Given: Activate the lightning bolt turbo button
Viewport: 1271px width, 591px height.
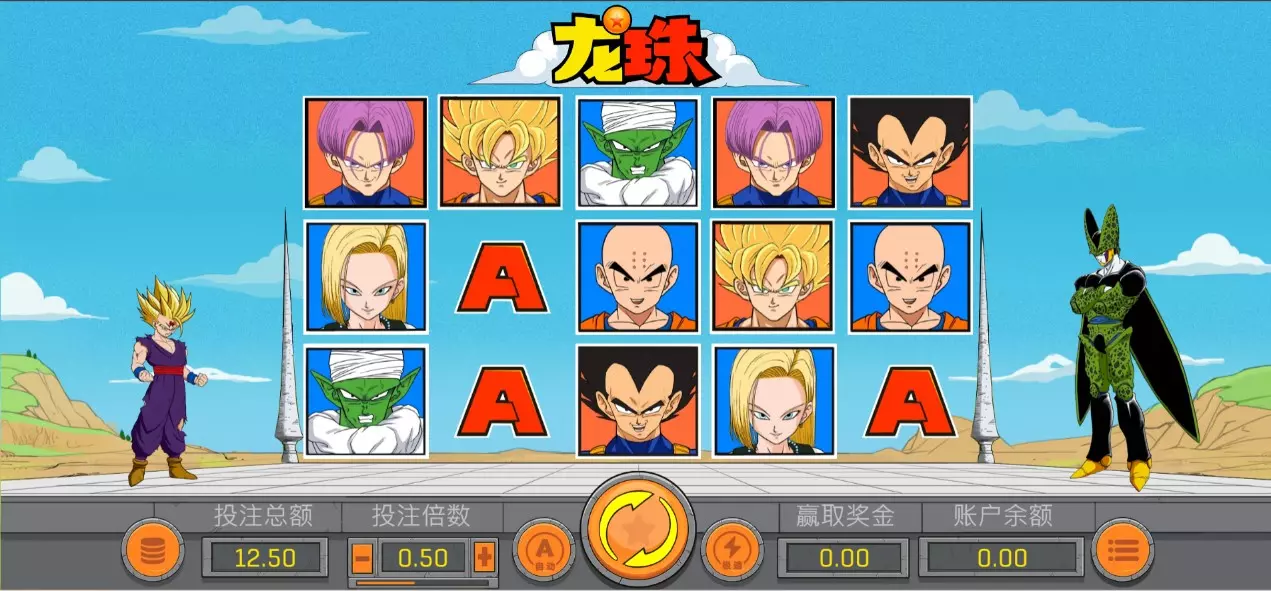Looking at the screenshot, I should coord(732,549).
